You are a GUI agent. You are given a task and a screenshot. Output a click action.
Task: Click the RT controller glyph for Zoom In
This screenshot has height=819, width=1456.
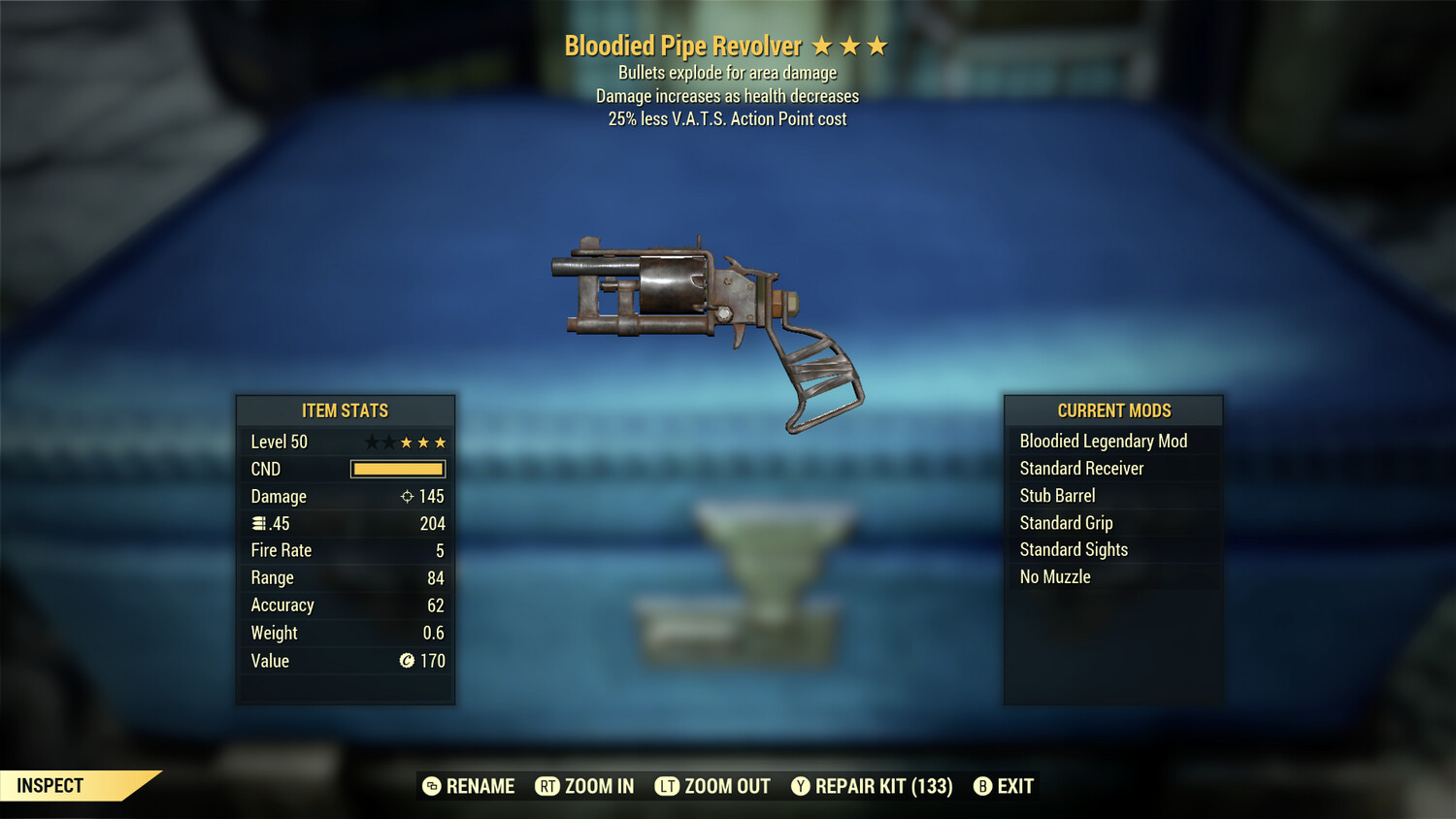(x=549, y=786)
